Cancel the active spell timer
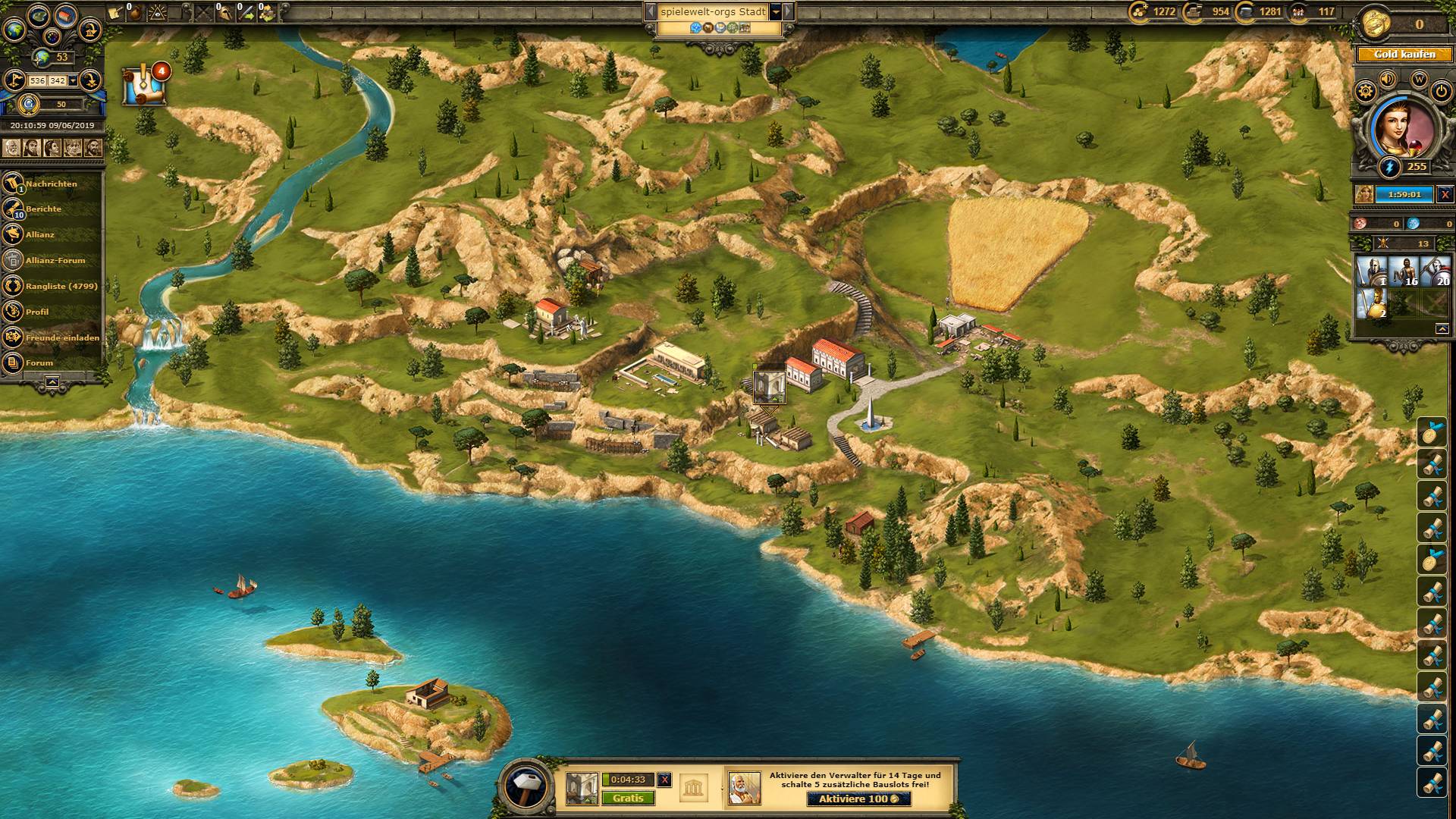 [x=1445, y=194]
